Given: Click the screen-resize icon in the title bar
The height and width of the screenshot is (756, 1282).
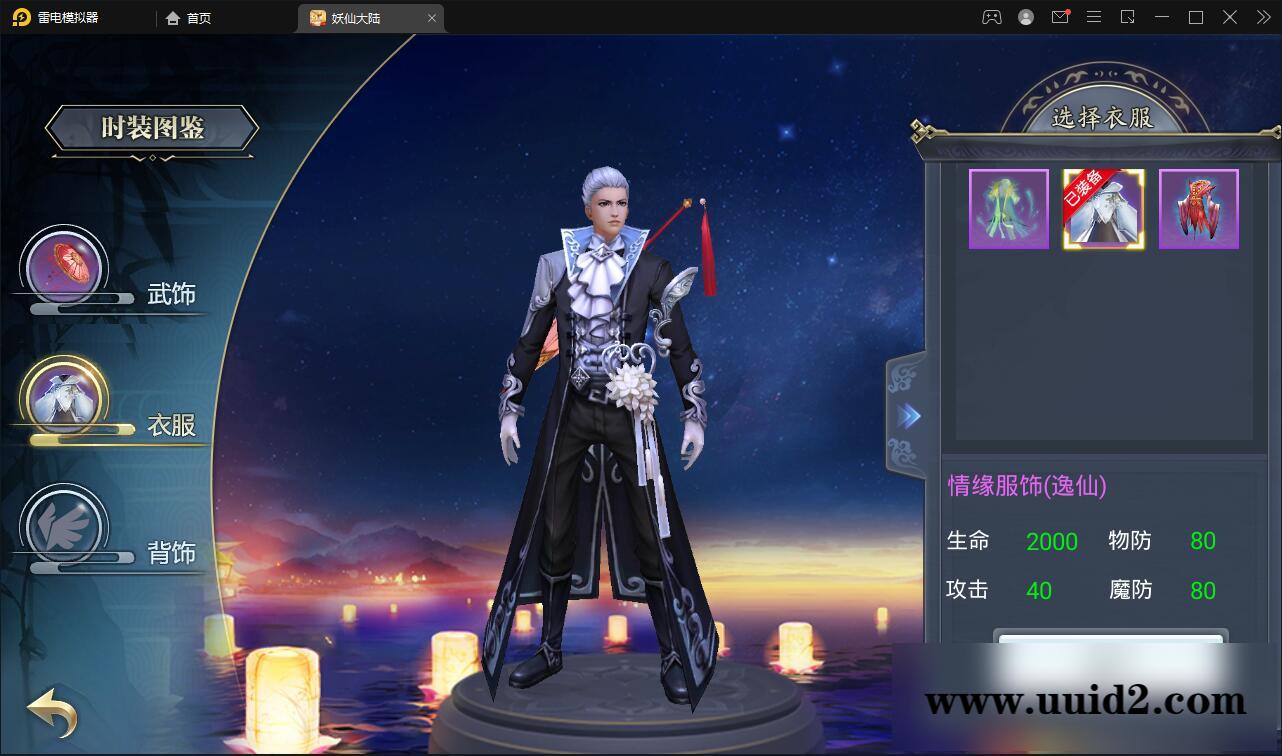Looking at the screenshot, I should [x=1128, y=17].
